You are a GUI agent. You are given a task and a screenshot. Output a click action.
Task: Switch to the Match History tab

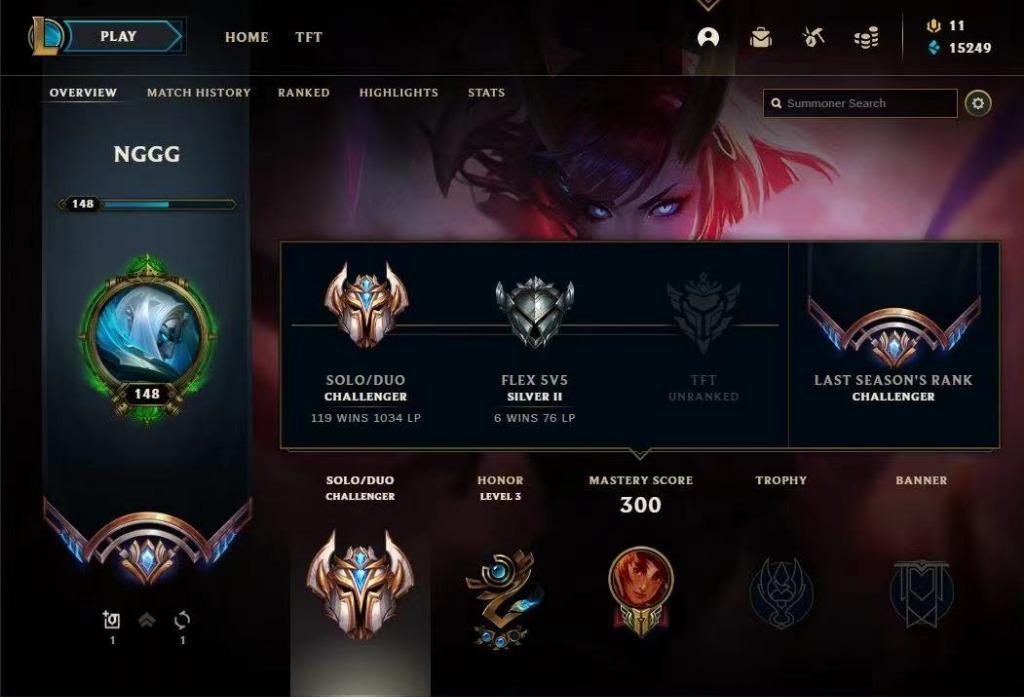point(199,93)
